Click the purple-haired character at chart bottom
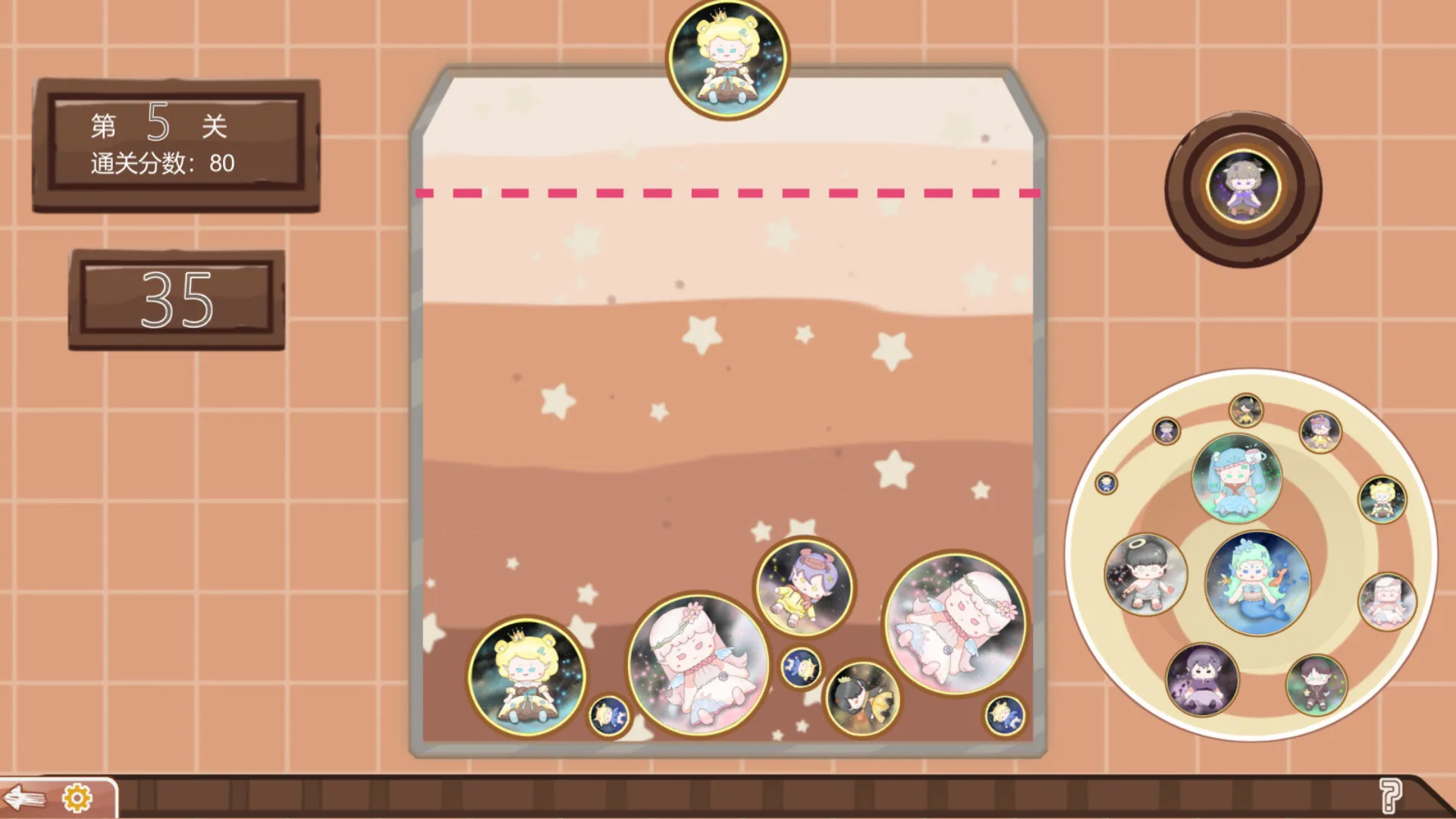Screen dimensions: 1456x819 (x=1200, y=679)
